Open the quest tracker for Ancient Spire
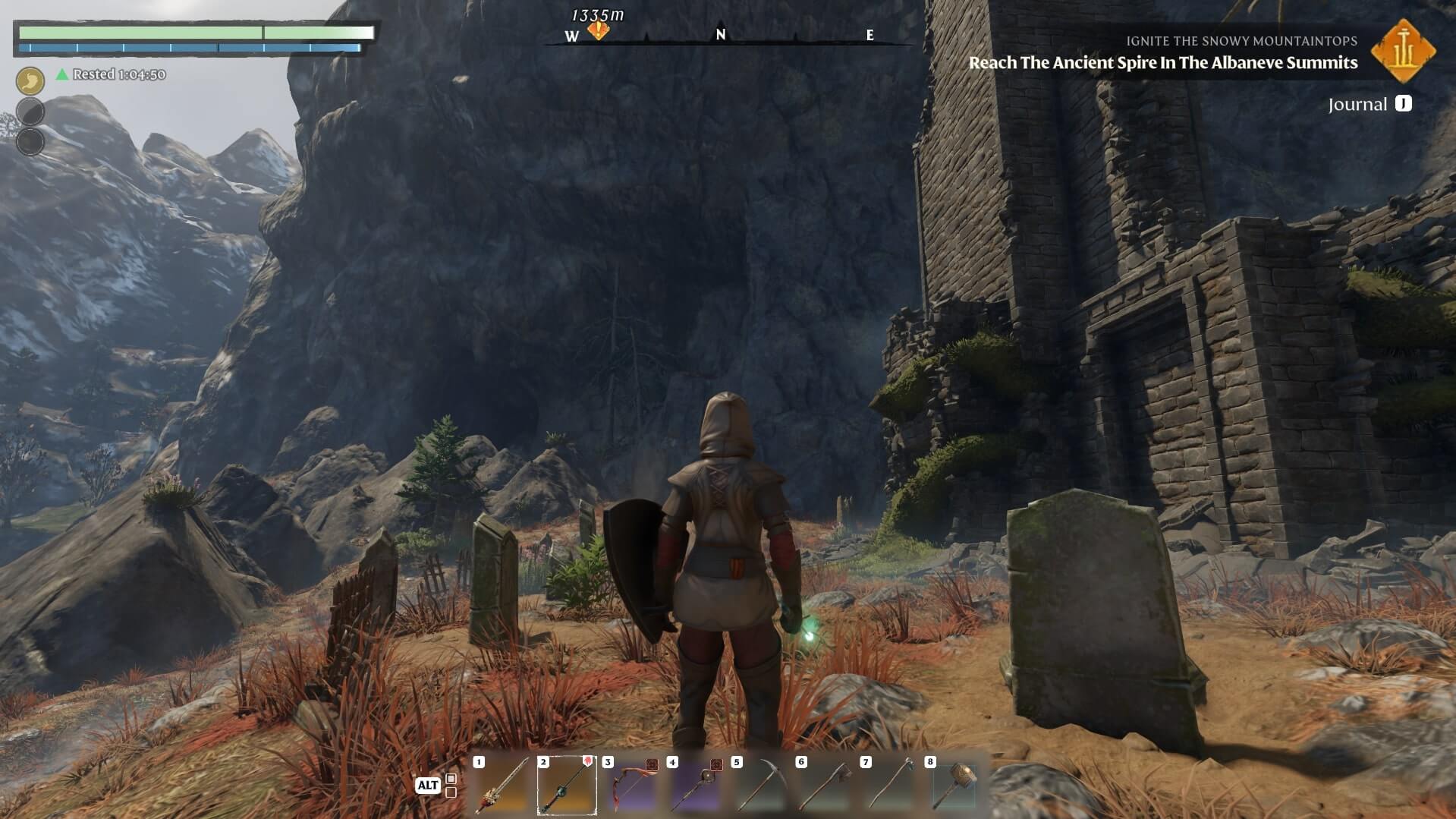1456x819 pixels. tap(1162, 62)
